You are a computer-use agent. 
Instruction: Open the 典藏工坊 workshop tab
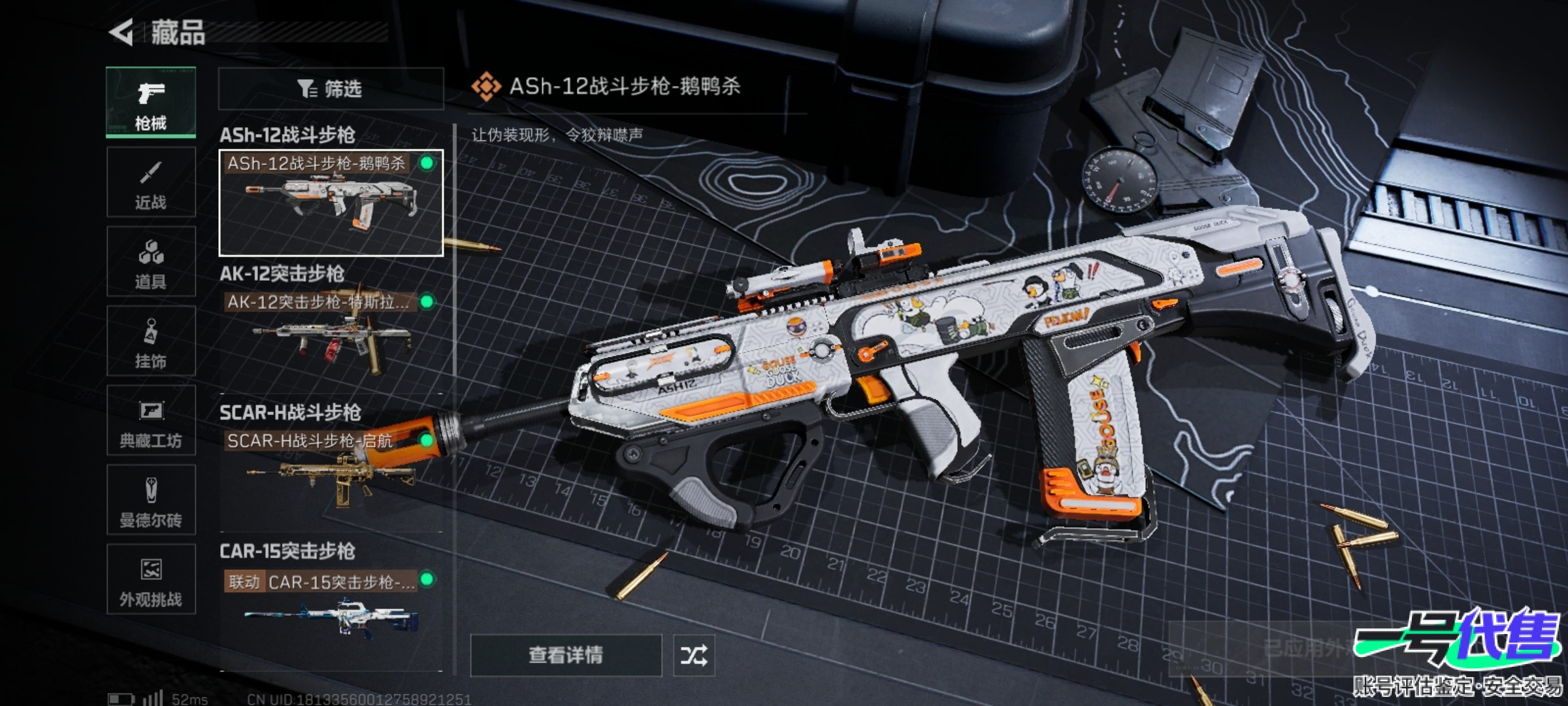tap(151, 421)
